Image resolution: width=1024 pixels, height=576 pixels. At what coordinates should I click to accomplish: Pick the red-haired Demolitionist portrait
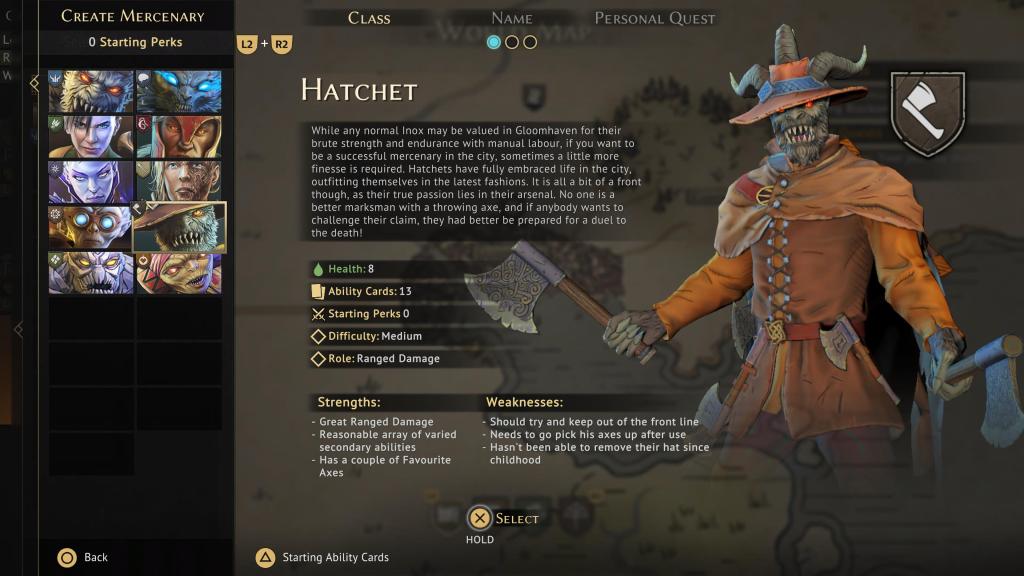179,273
